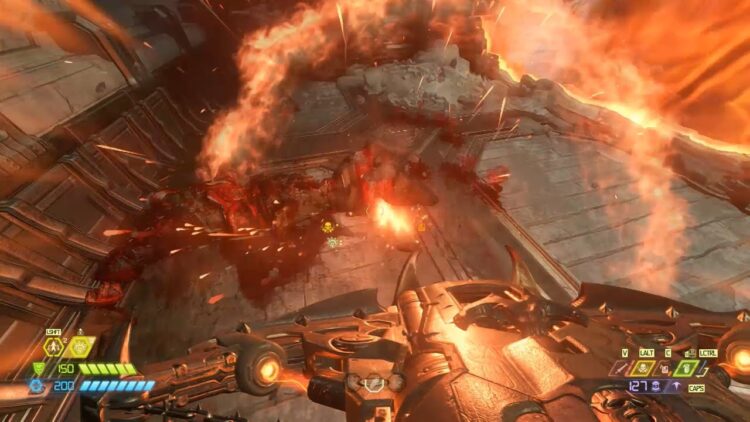Select the dash ability hexagon icon
The width and height of the screenshot is (750, 422).
click(52, 347)
